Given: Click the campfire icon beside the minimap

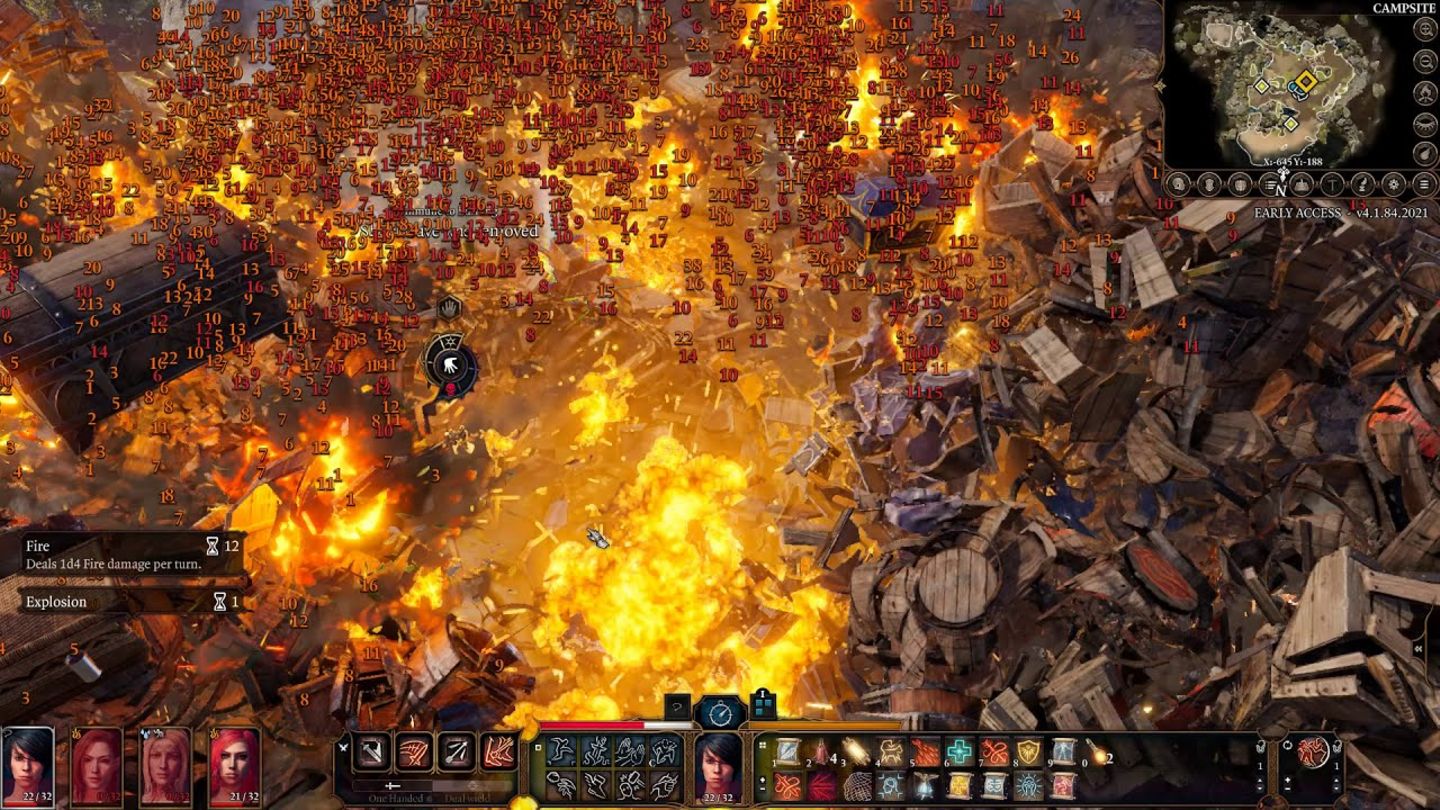Looking at the screenshot, I should (x=1425, y=93).
